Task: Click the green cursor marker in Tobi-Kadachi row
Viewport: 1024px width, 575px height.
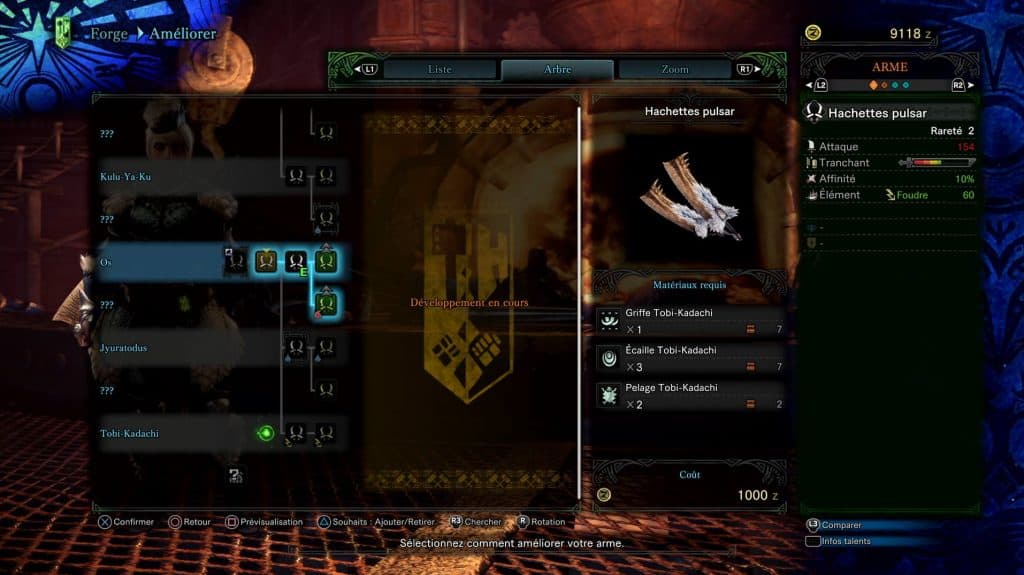Action: (266, 433)
